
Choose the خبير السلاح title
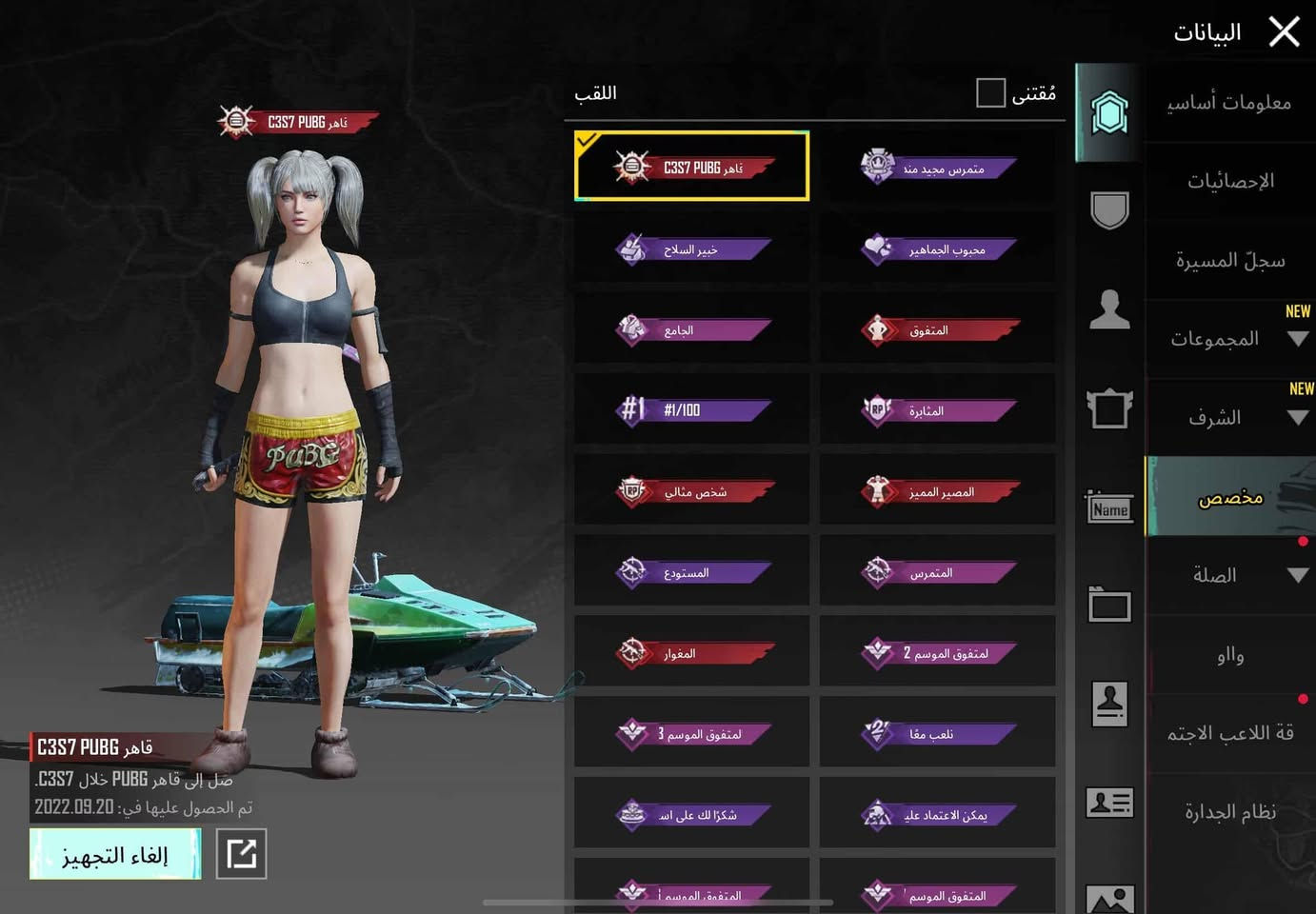pyautogui.click(x=692, y=249)
